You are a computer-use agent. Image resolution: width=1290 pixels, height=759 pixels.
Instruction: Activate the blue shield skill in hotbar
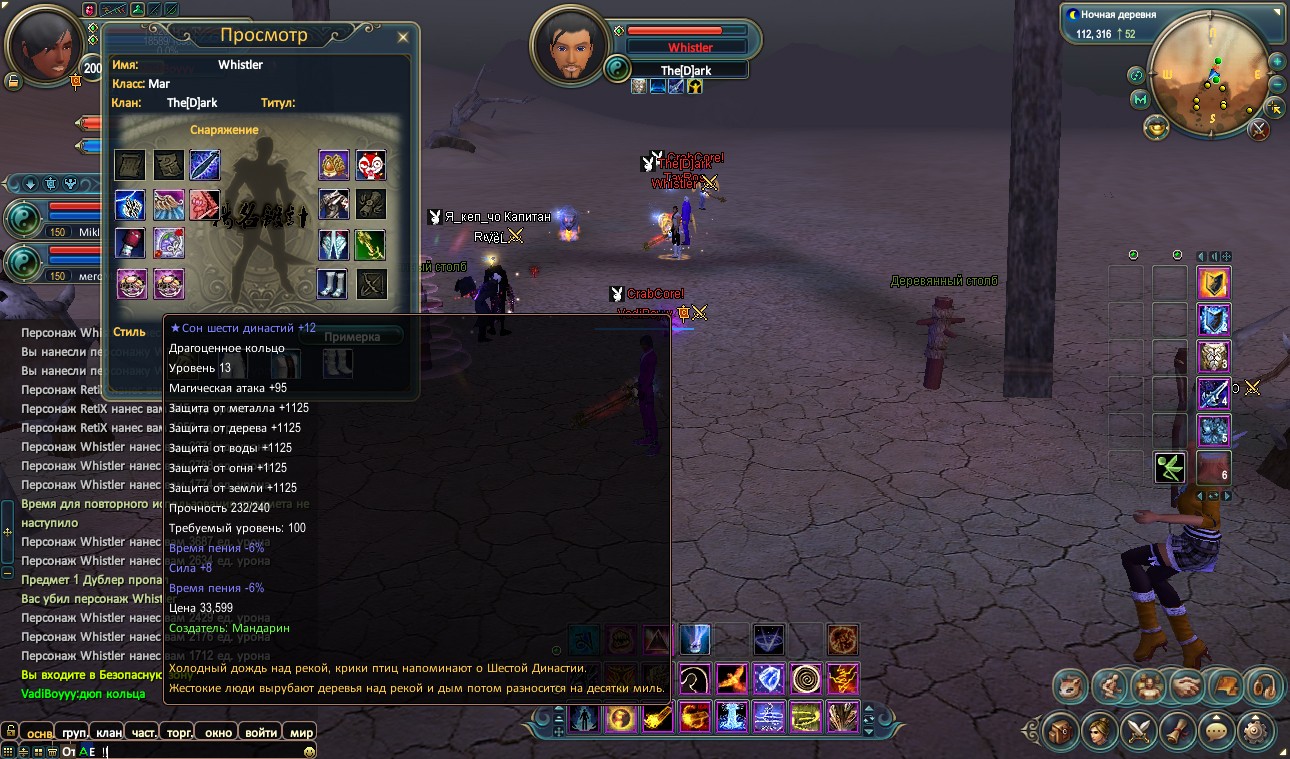(768, 679)
